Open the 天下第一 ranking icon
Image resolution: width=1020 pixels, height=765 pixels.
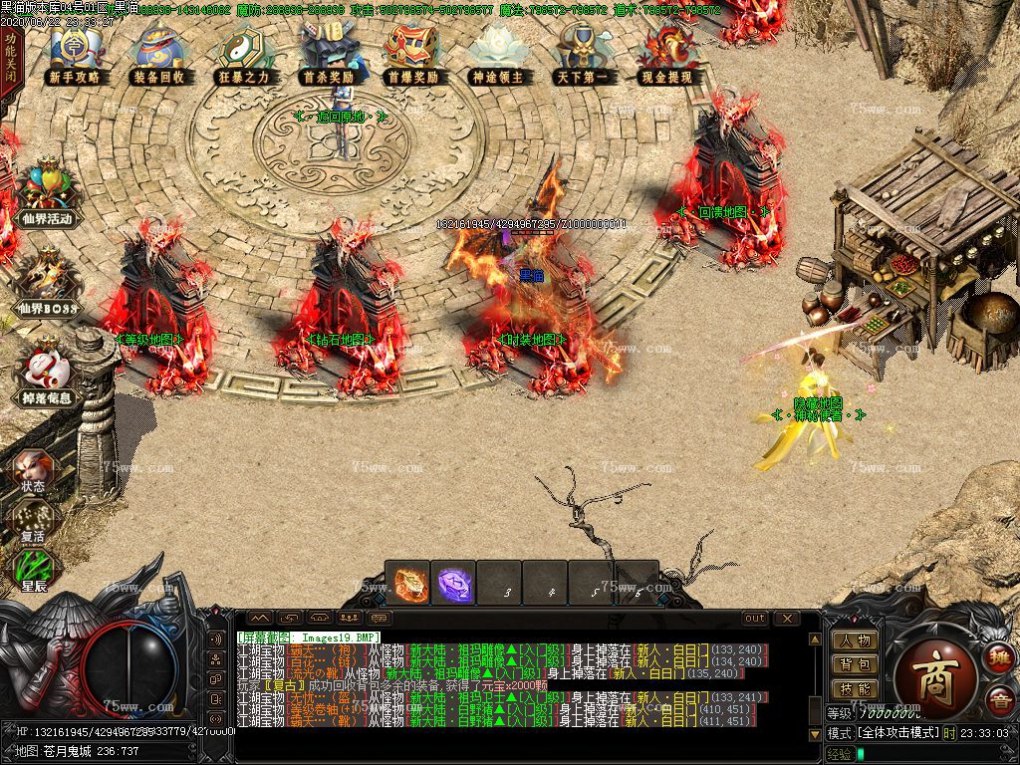(x=584, y=54)
